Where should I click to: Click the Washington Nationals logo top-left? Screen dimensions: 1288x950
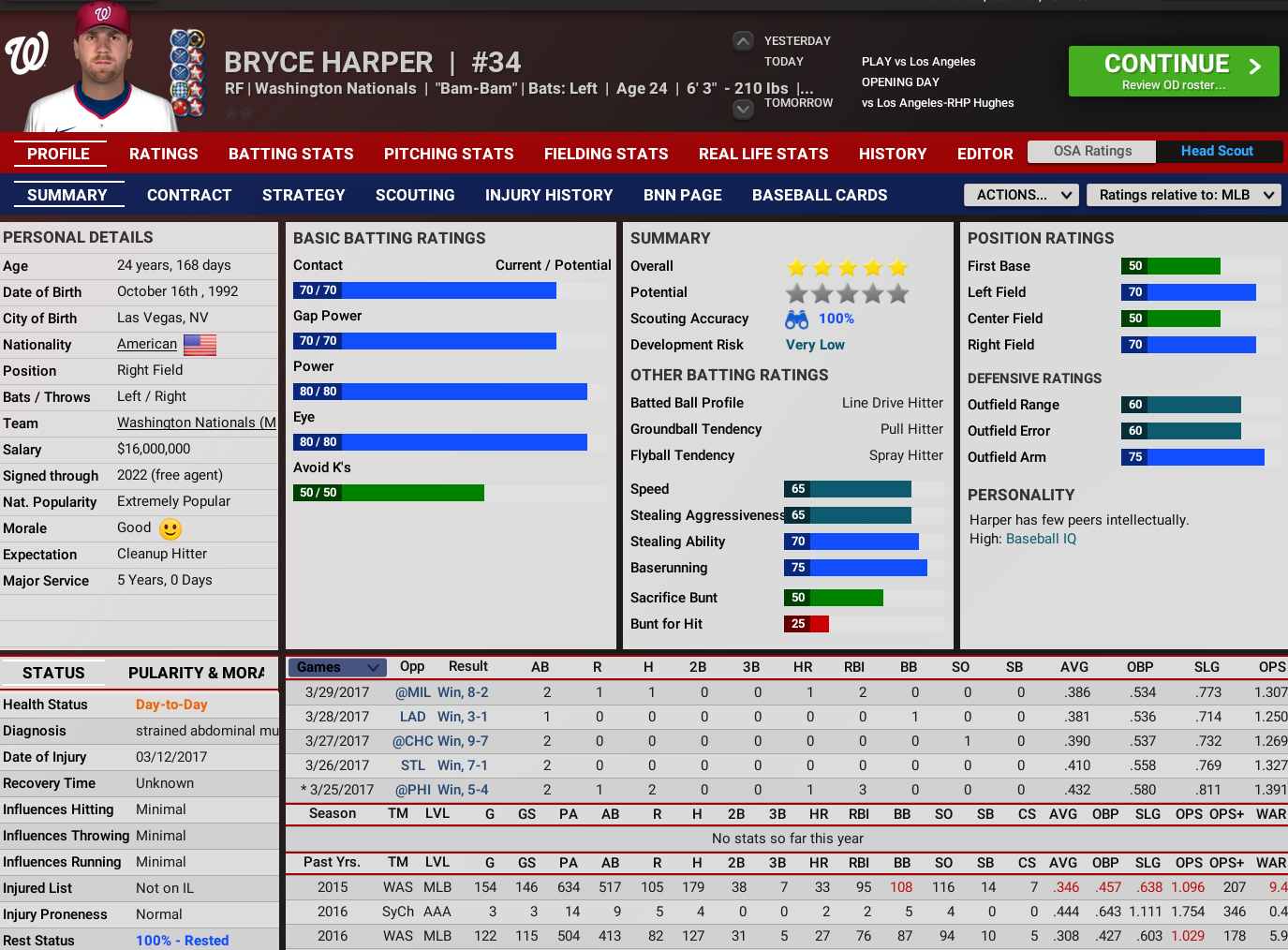tap(28, 53)
